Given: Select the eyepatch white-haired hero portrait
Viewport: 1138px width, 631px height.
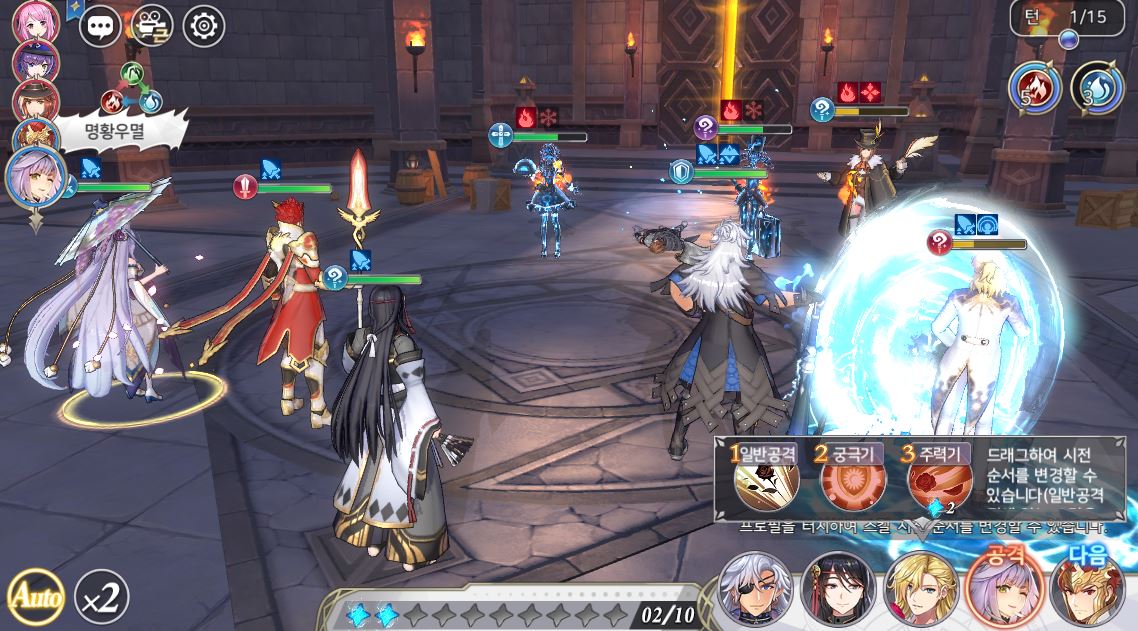Looking at the screenshot, I should point(755,590).
